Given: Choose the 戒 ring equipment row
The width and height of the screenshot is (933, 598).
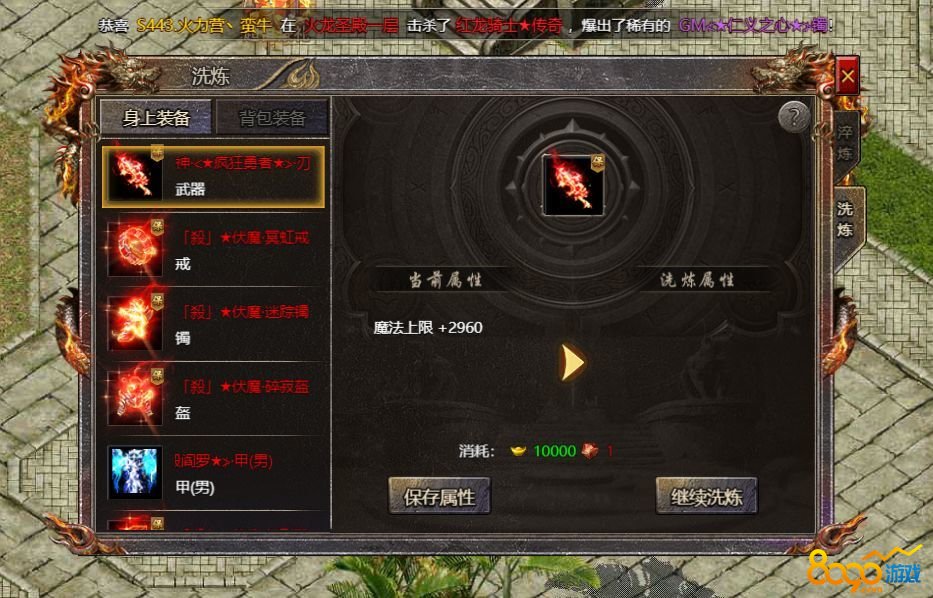Looking at the screenshot, I should point(212,250).
